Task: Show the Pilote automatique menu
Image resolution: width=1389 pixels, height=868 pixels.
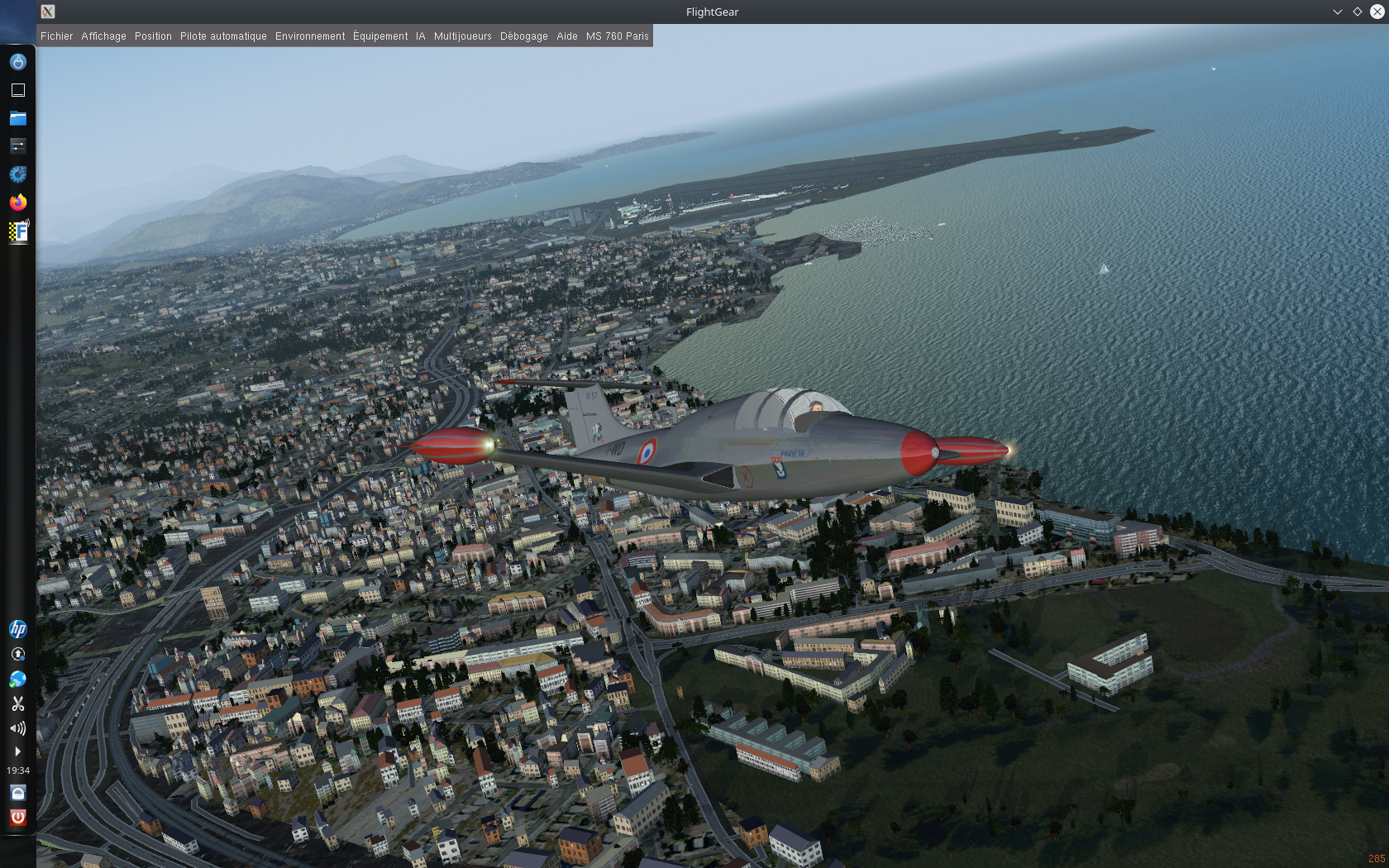Action: 223,36
